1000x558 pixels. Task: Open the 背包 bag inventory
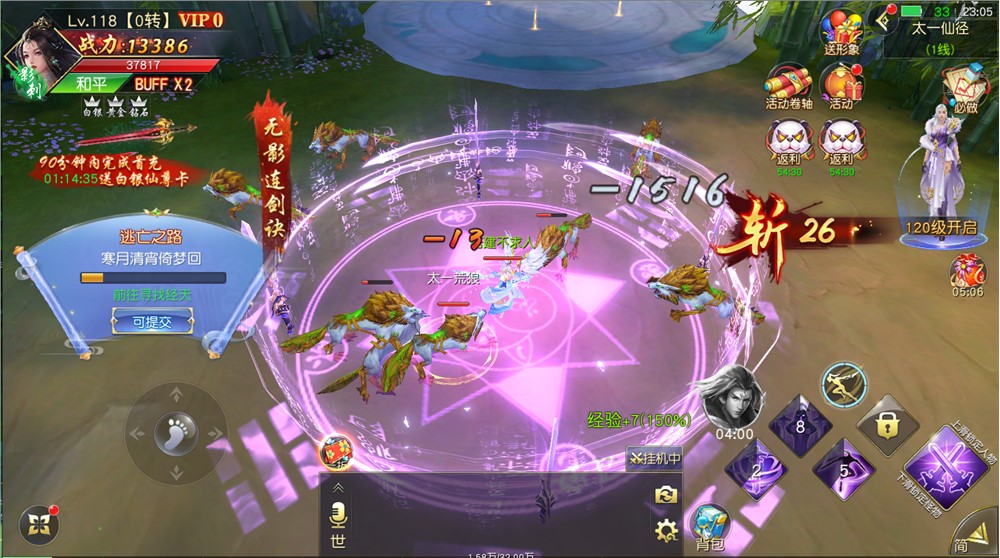click(x=711, y=525)
